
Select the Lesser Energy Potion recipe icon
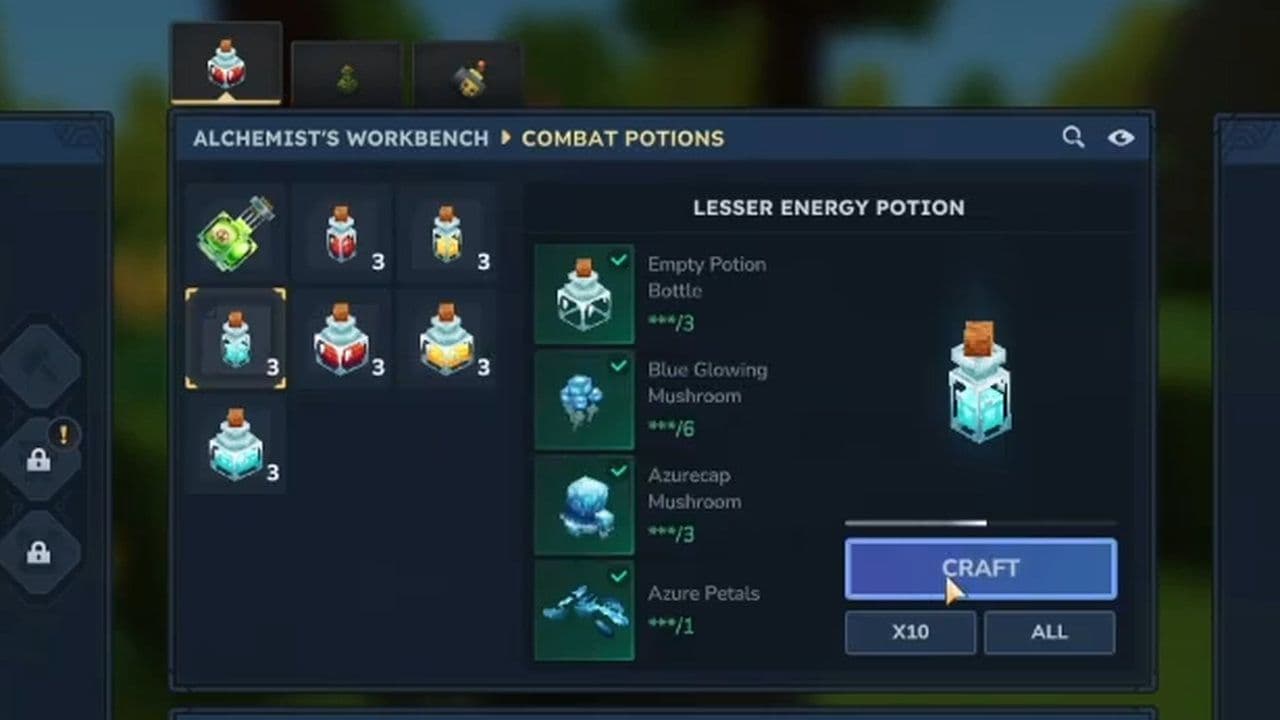tap(235, 338)
